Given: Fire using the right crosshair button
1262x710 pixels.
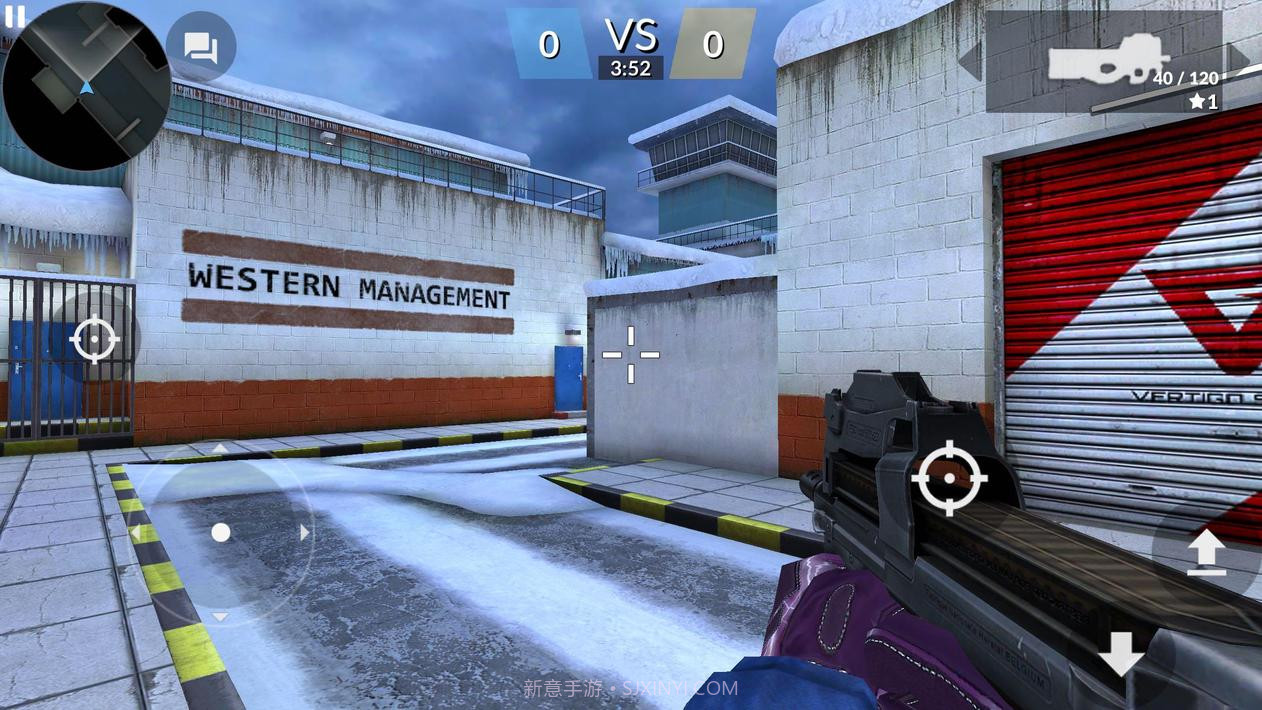Looking at the screenshot, I should 949,480.
